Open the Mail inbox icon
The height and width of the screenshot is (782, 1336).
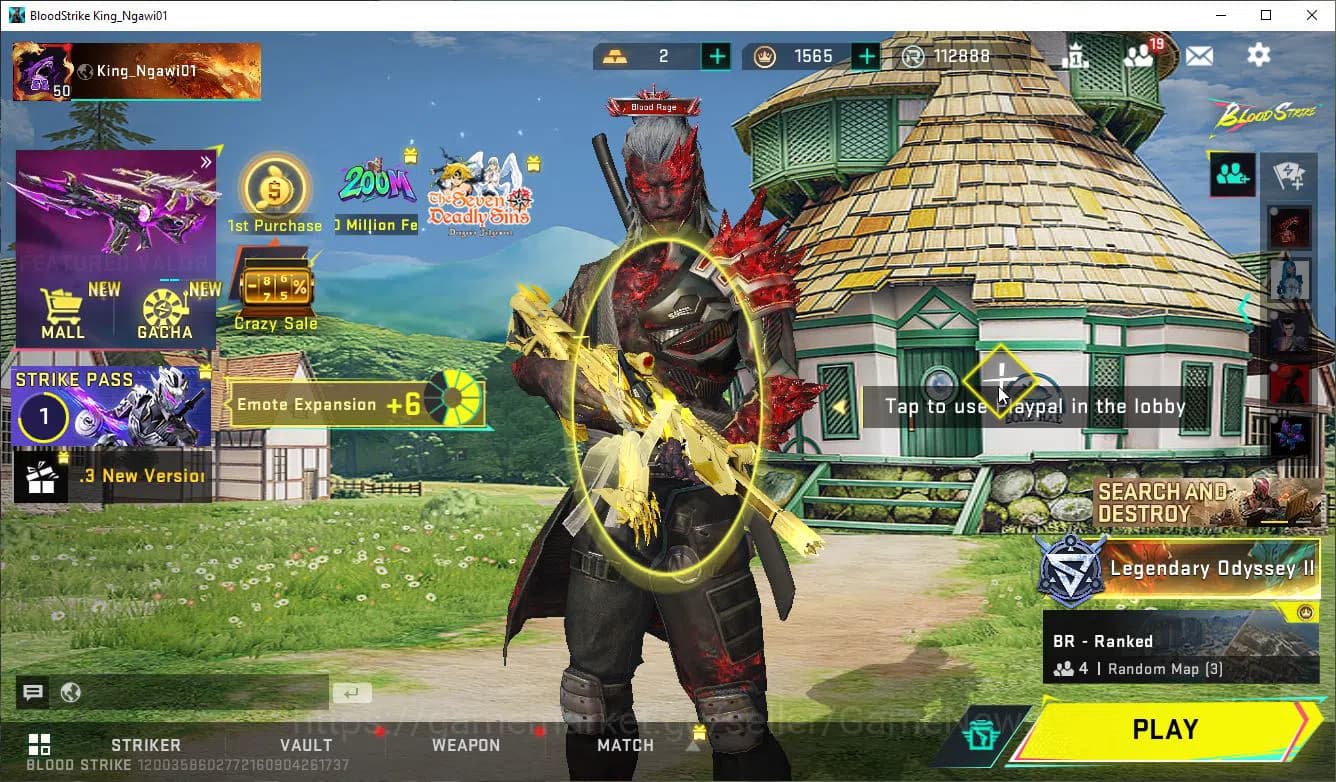coord(1199,56)
